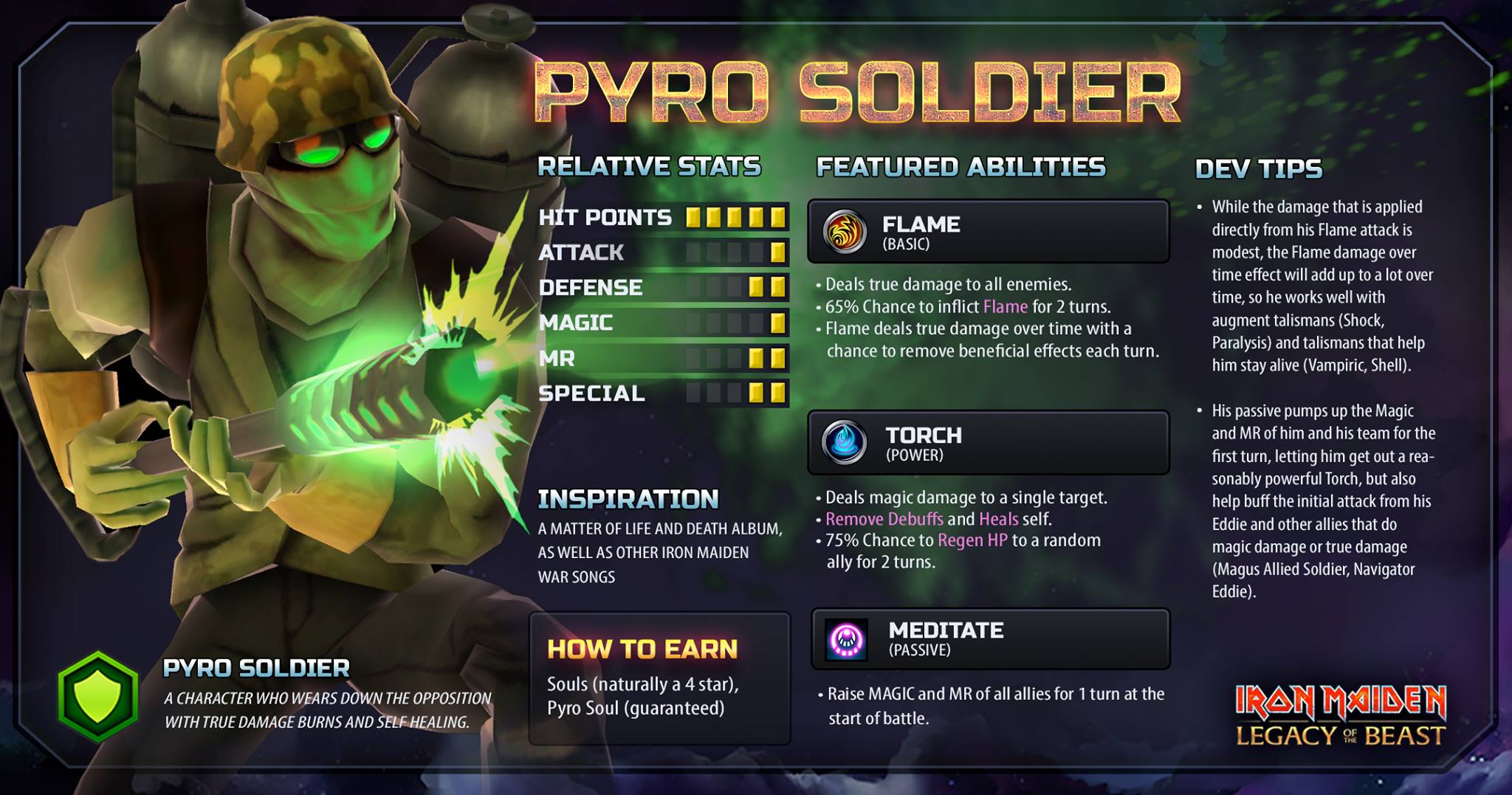Screen dimensions: 1512x795
Task: Select the Meditate passive ability icon
Action: 846,639
